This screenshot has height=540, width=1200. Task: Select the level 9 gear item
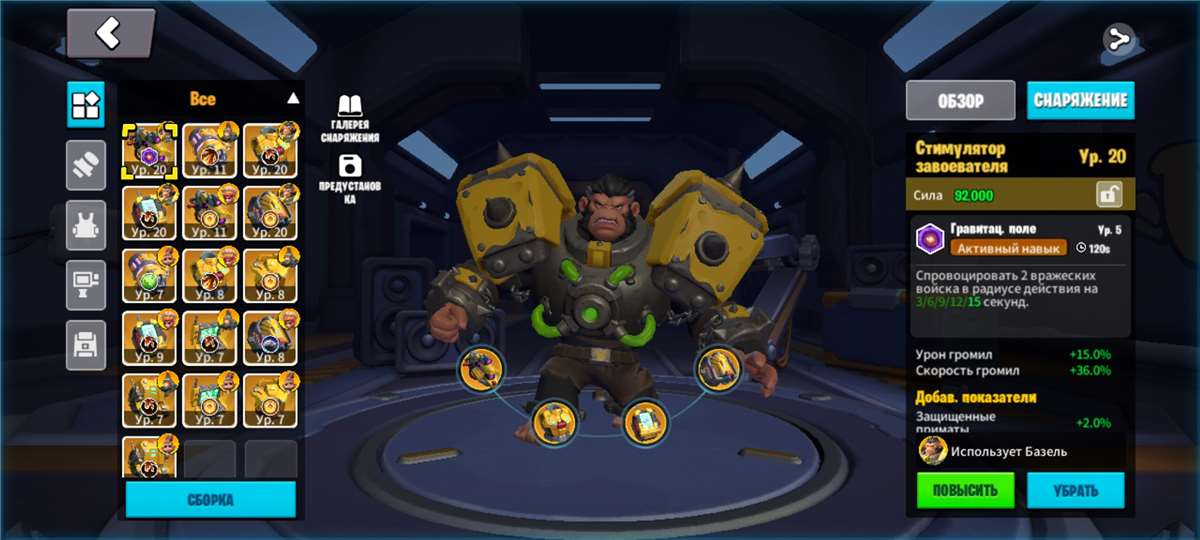(x=150, y=338)
